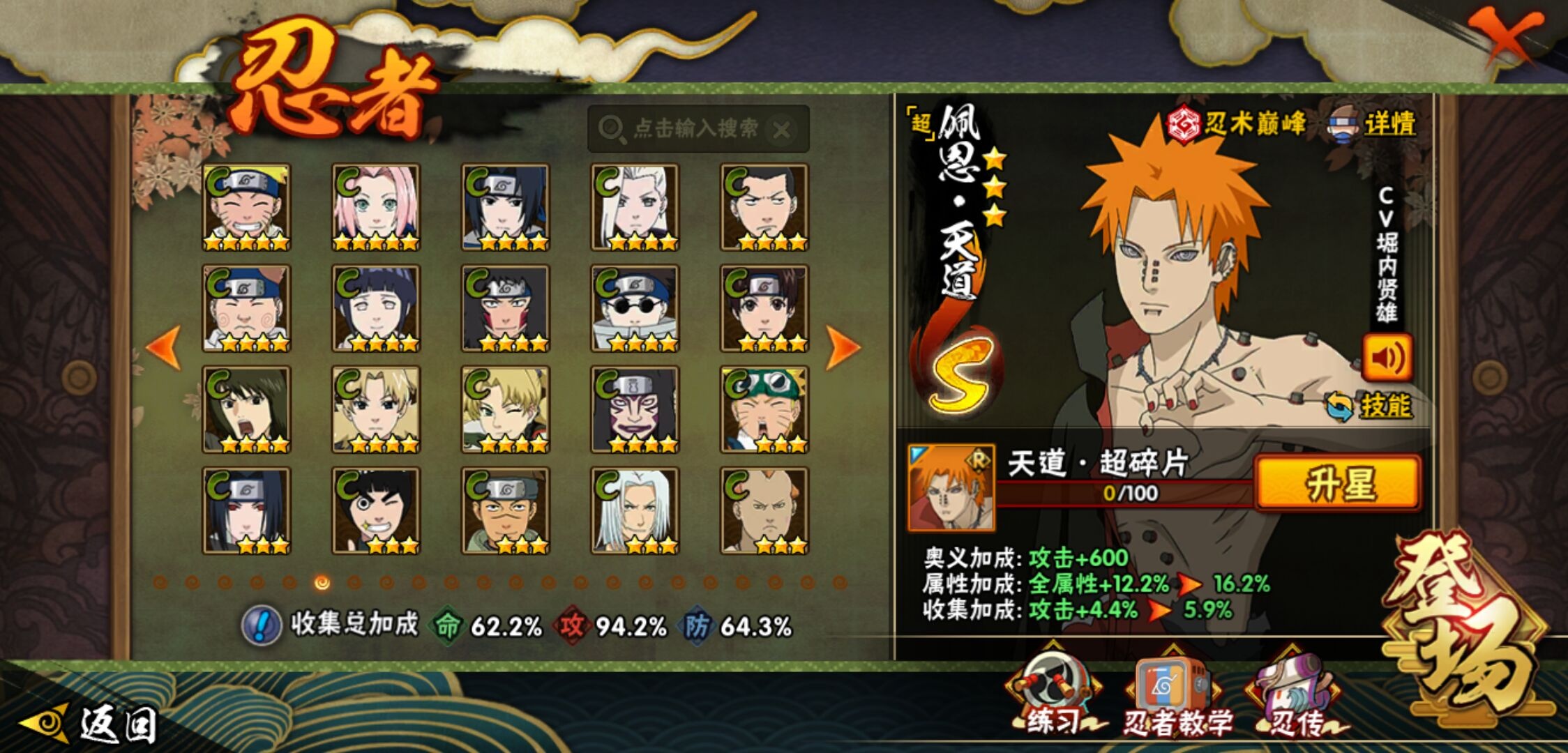
Task: Open the 天道·超碎片 fragment icon
Action: (x=951, y=487)
